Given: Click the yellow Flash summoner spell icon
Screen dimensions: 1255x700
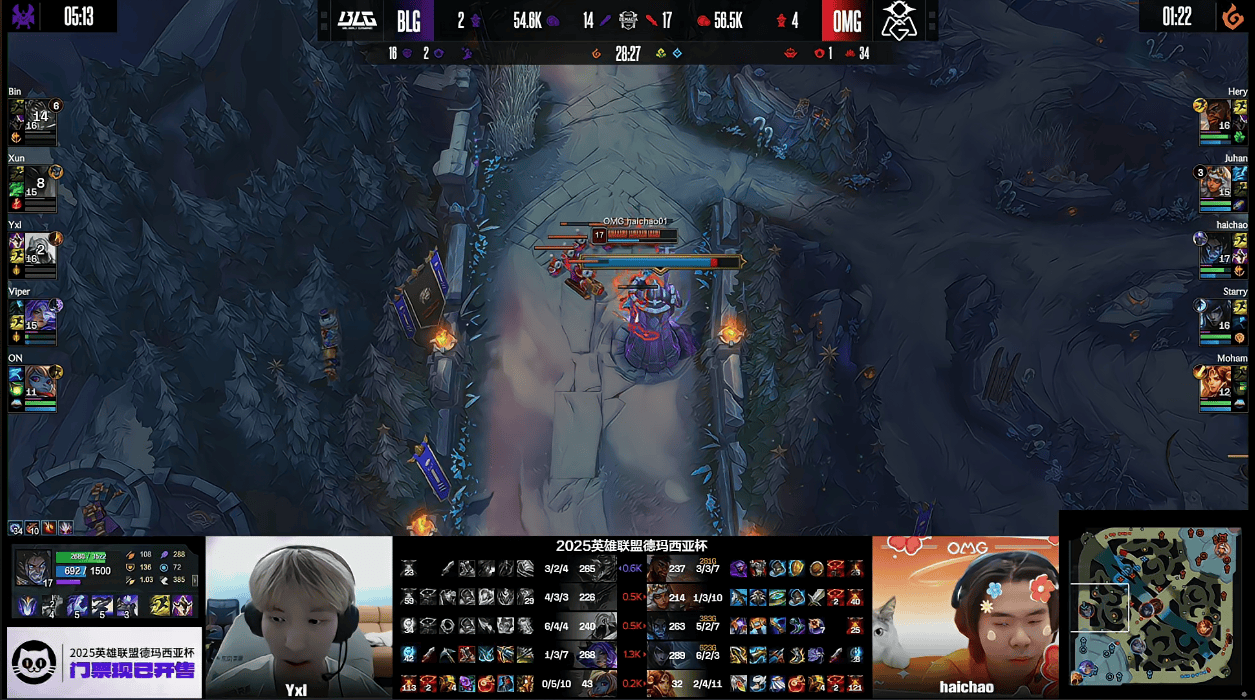Looking at the screenshot, I should pos(160,605).
